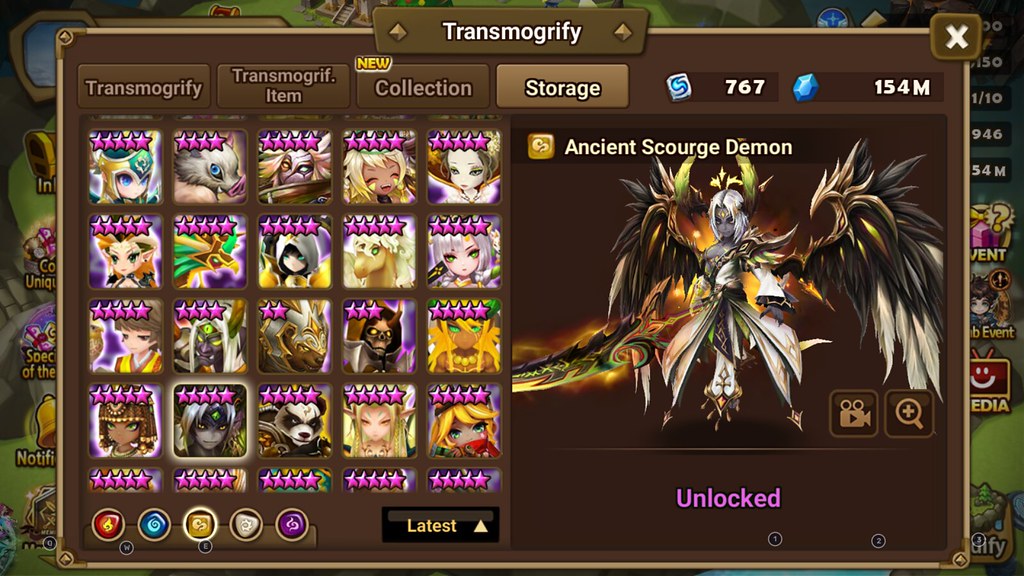Close the Transmogrify window

coord(956,38)
